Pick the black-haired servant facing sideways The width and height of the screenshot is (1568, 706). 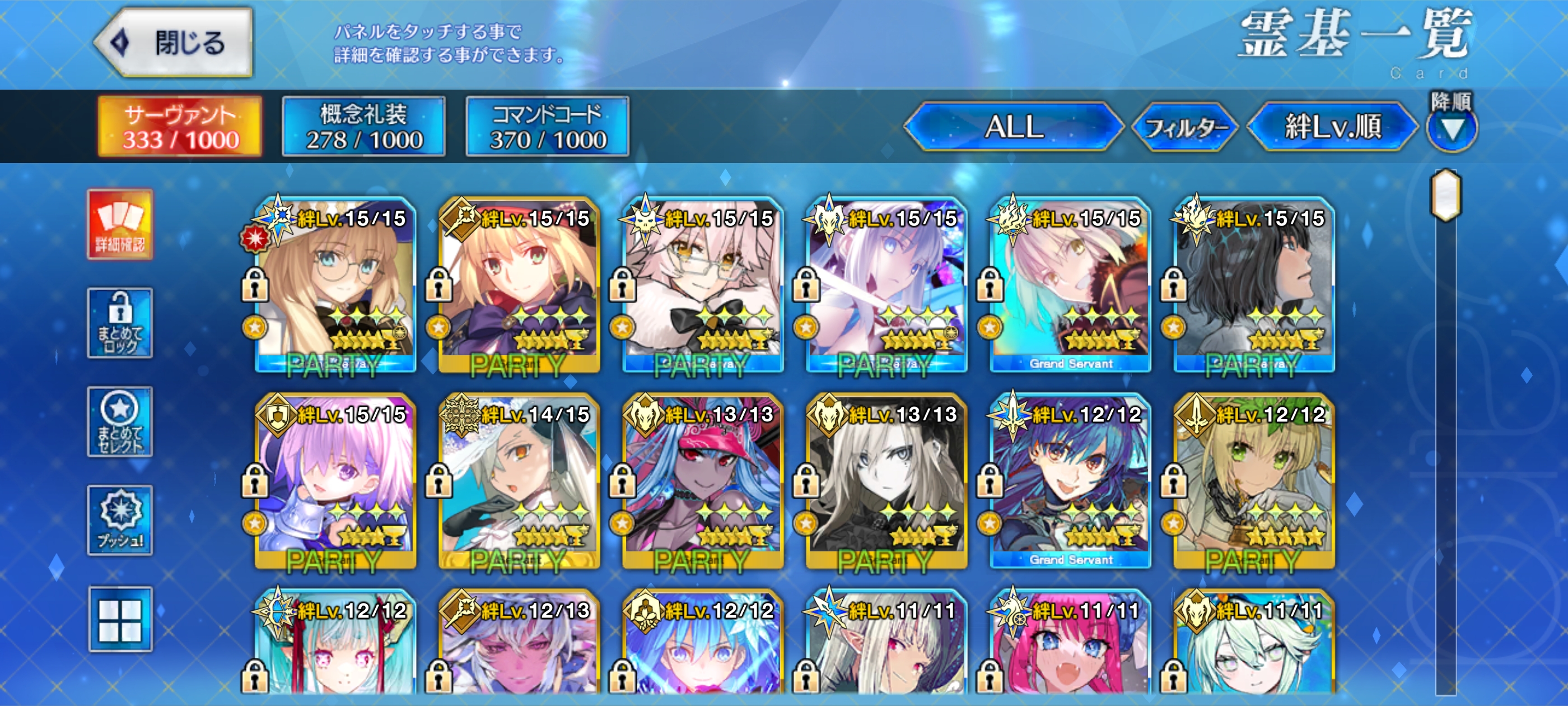pos(1254,285)
